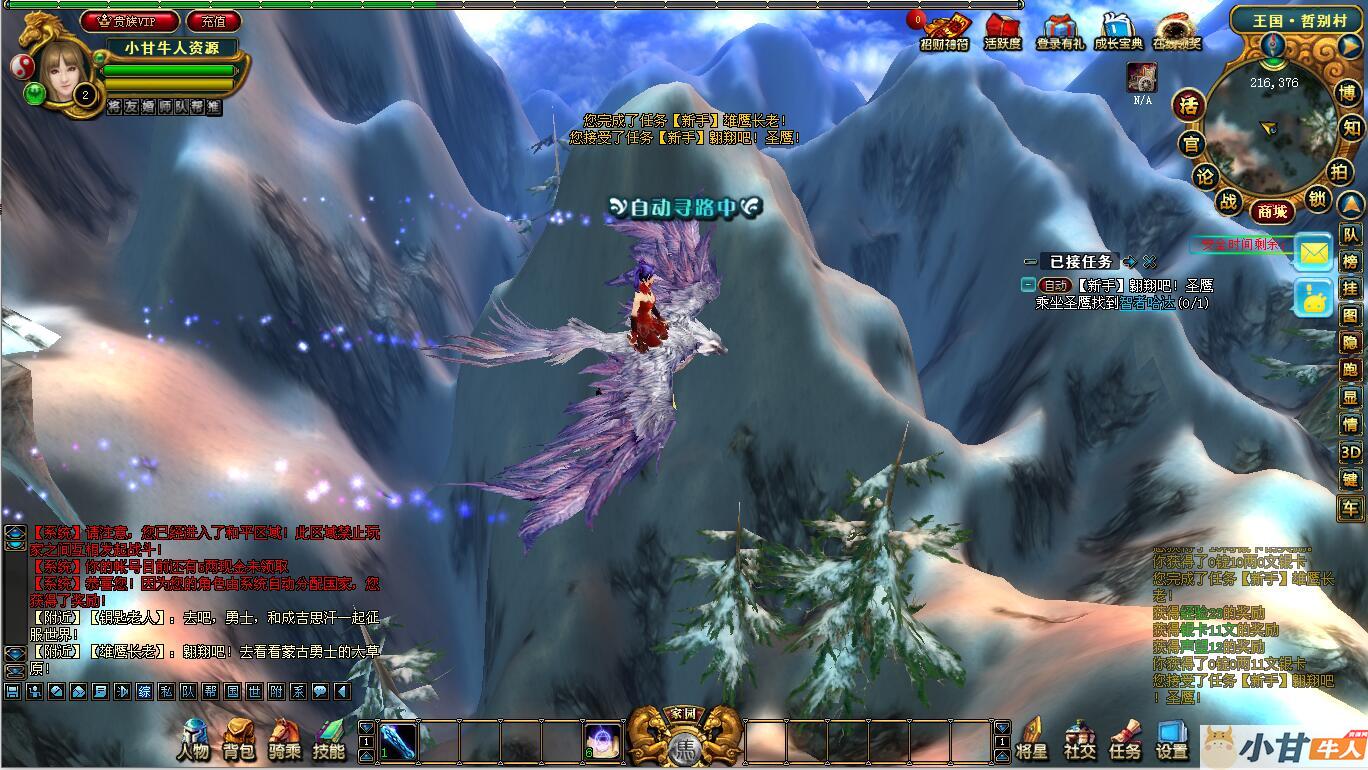Viewport: 1368px width, 770px height.
Task: Open the 登录有礼 login gift
Action: tap(1059, 32)
